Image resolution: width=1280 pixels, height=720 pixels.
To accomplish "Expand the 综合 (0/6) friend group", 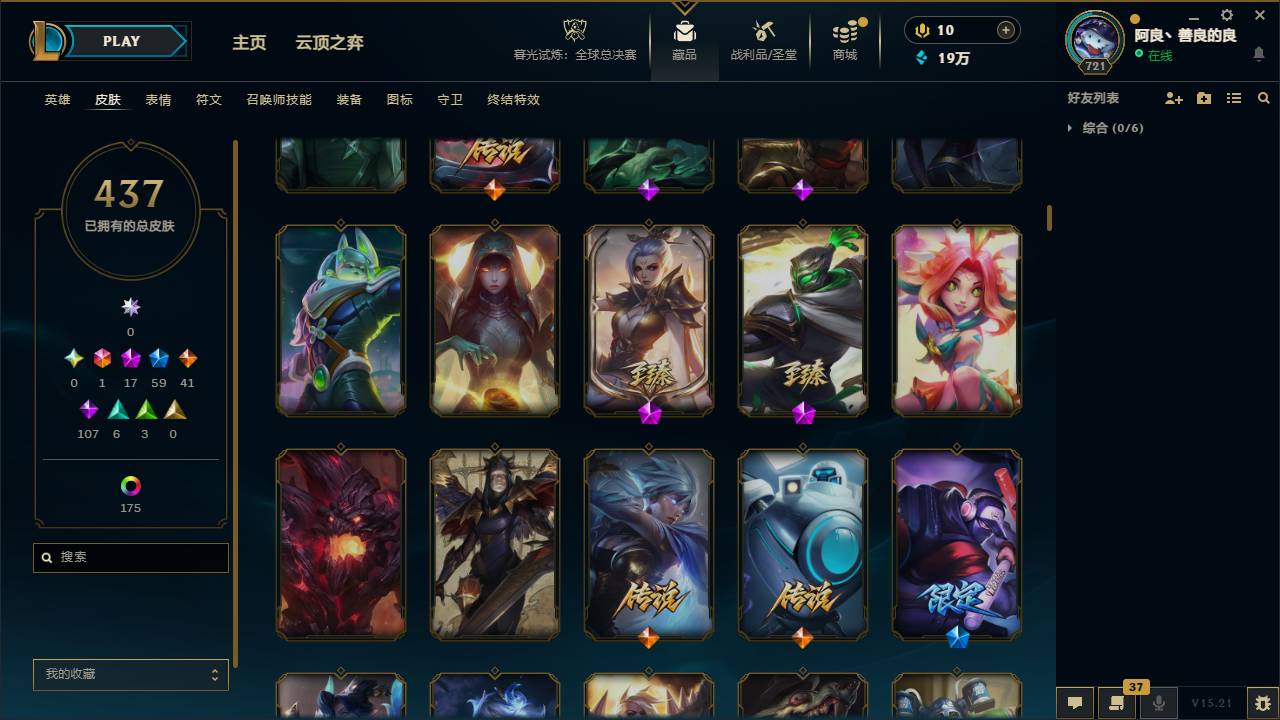I will 1100,128.
